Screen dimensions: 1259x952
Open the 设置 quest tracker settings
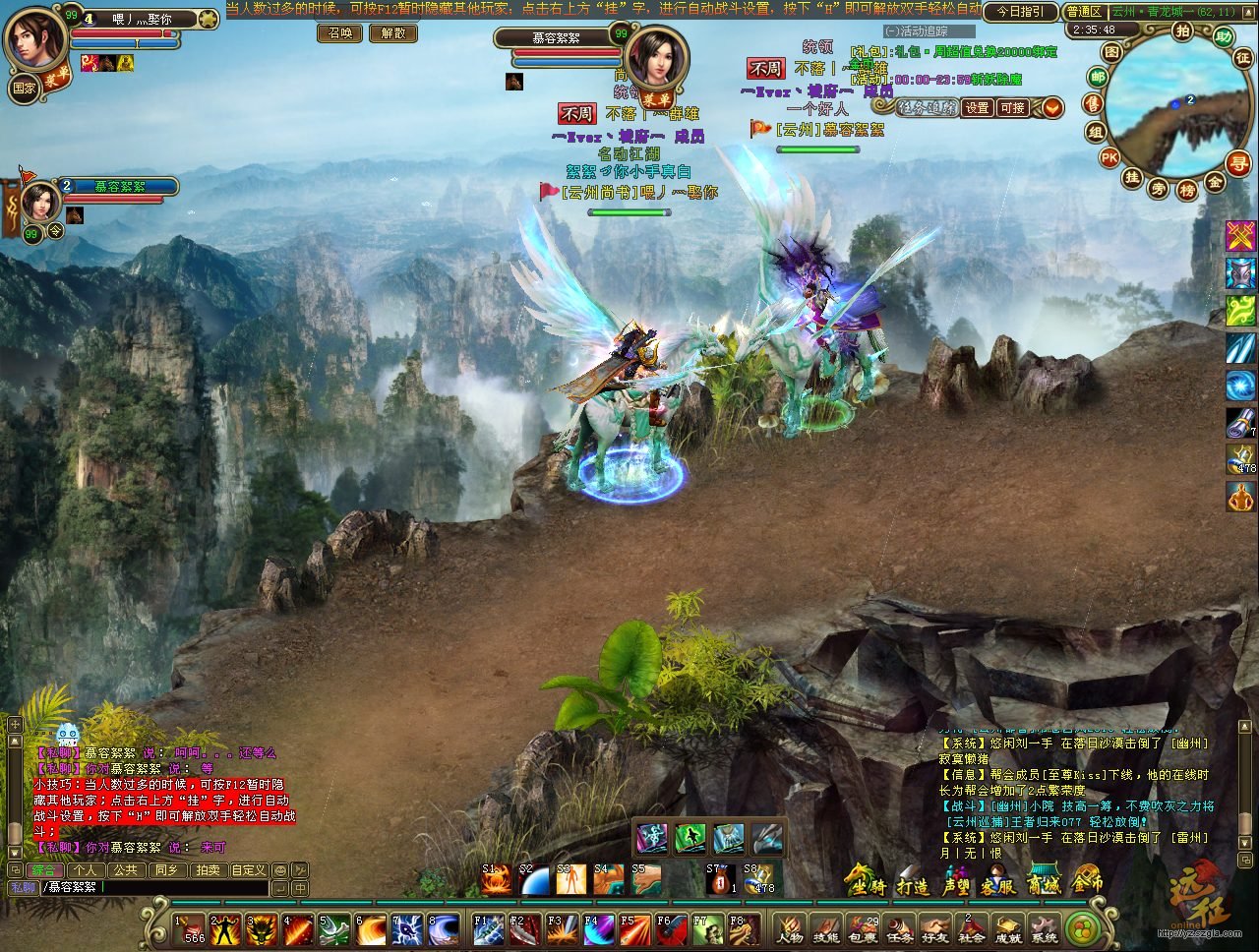[977, 107]
